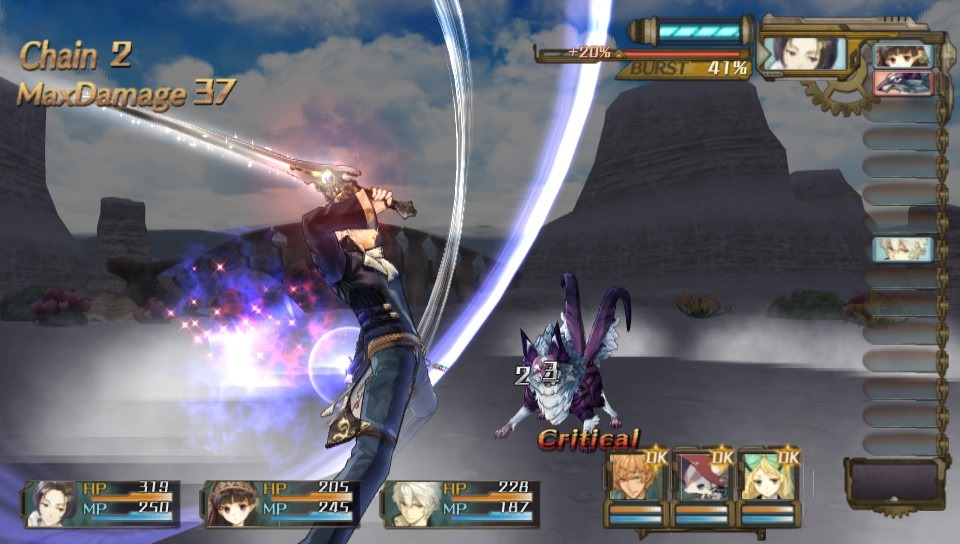
Task: Select the red-framed enemy turn order portrait
Action: click(x=903, y=83)
